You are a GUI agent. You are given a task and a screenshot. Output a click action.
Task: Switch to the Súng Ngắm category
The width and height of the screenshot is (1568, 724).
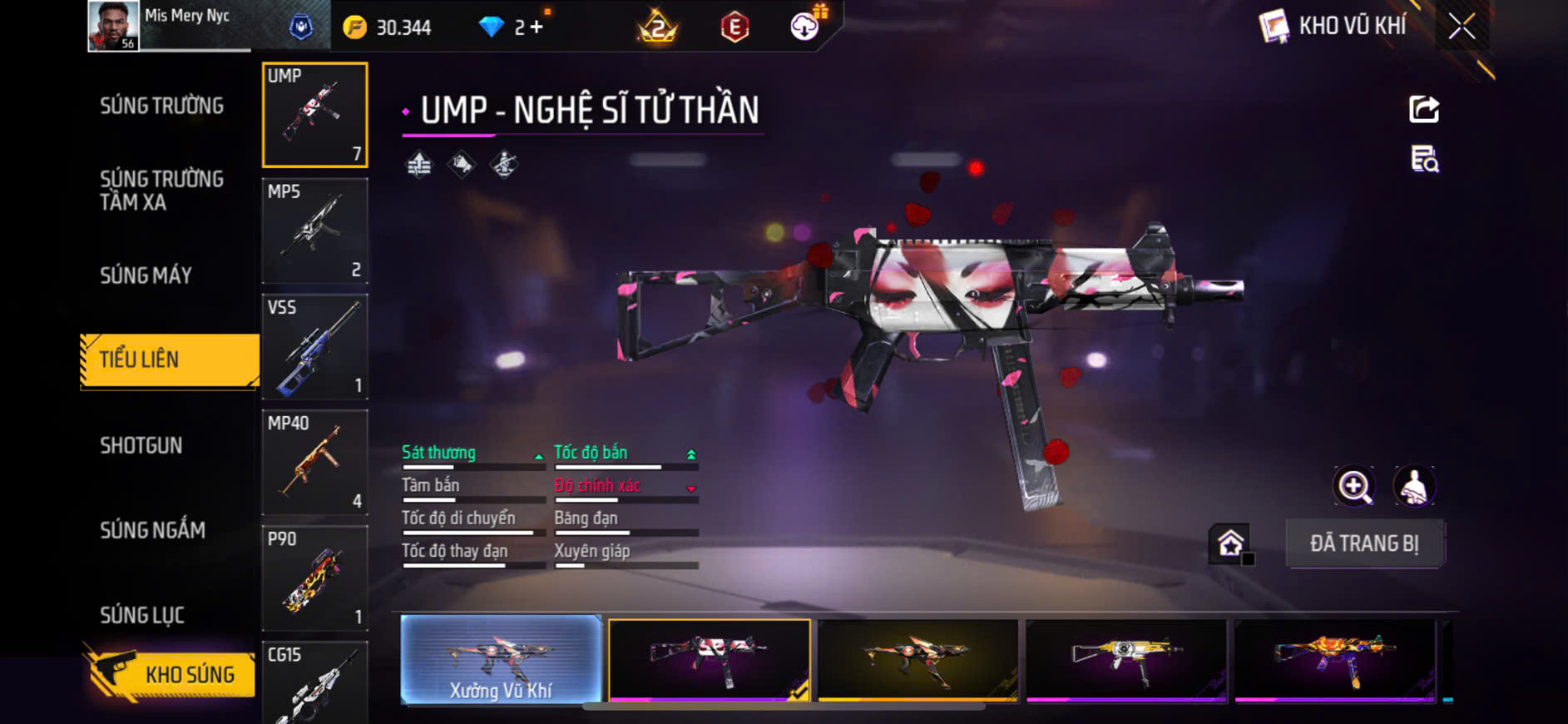(152, 530)
